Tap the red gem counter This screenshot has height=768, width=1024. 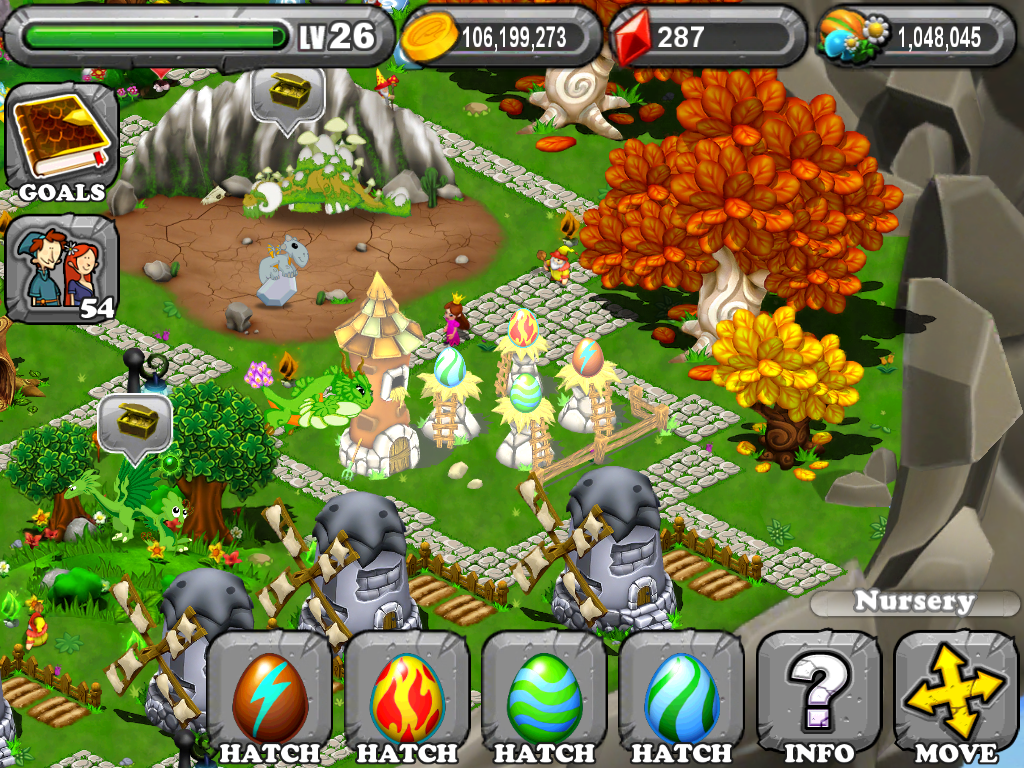[707, 38]
